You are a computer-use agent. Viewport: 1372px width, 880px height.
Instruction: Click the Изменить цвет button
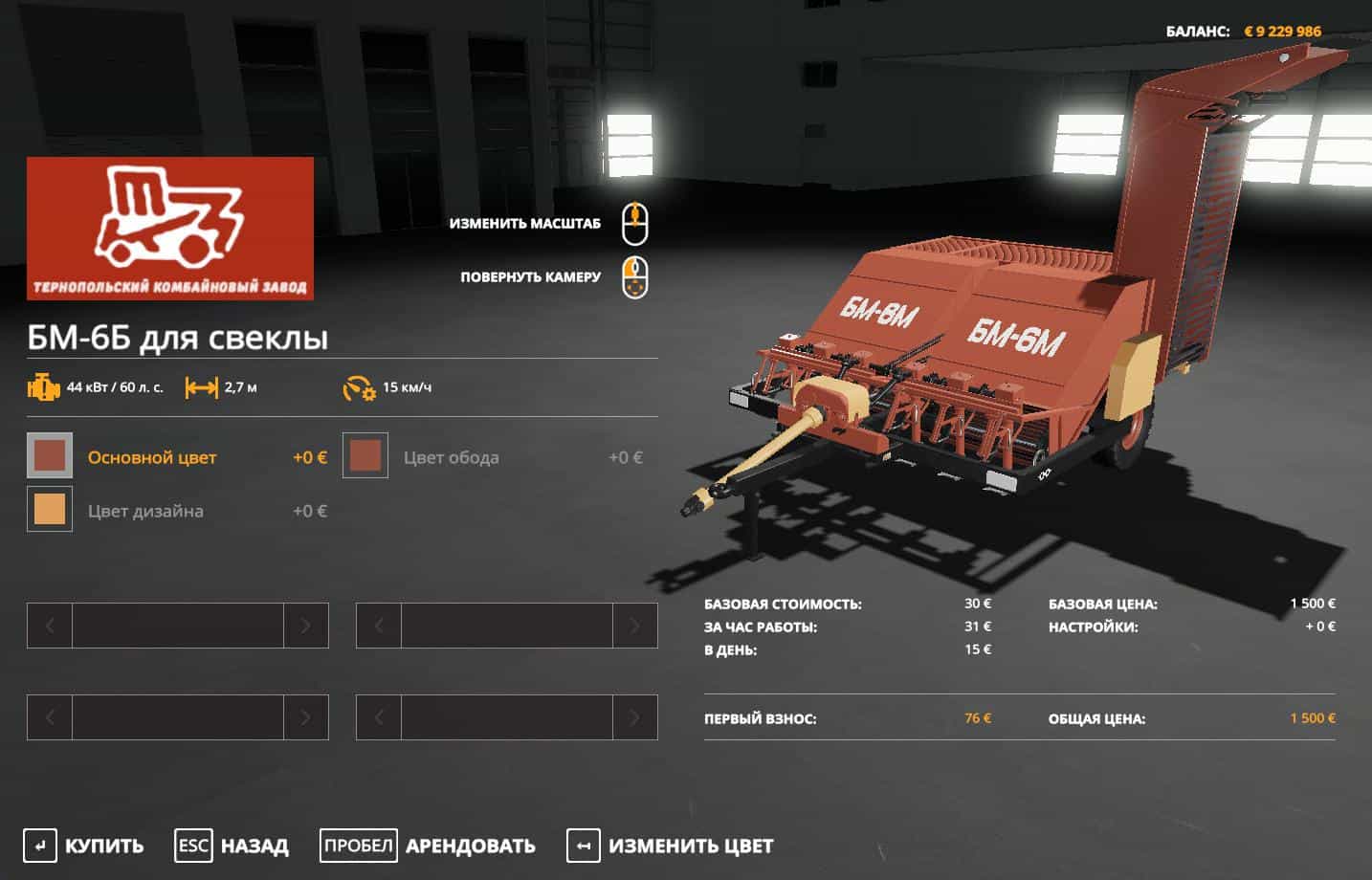coord(670,846)
